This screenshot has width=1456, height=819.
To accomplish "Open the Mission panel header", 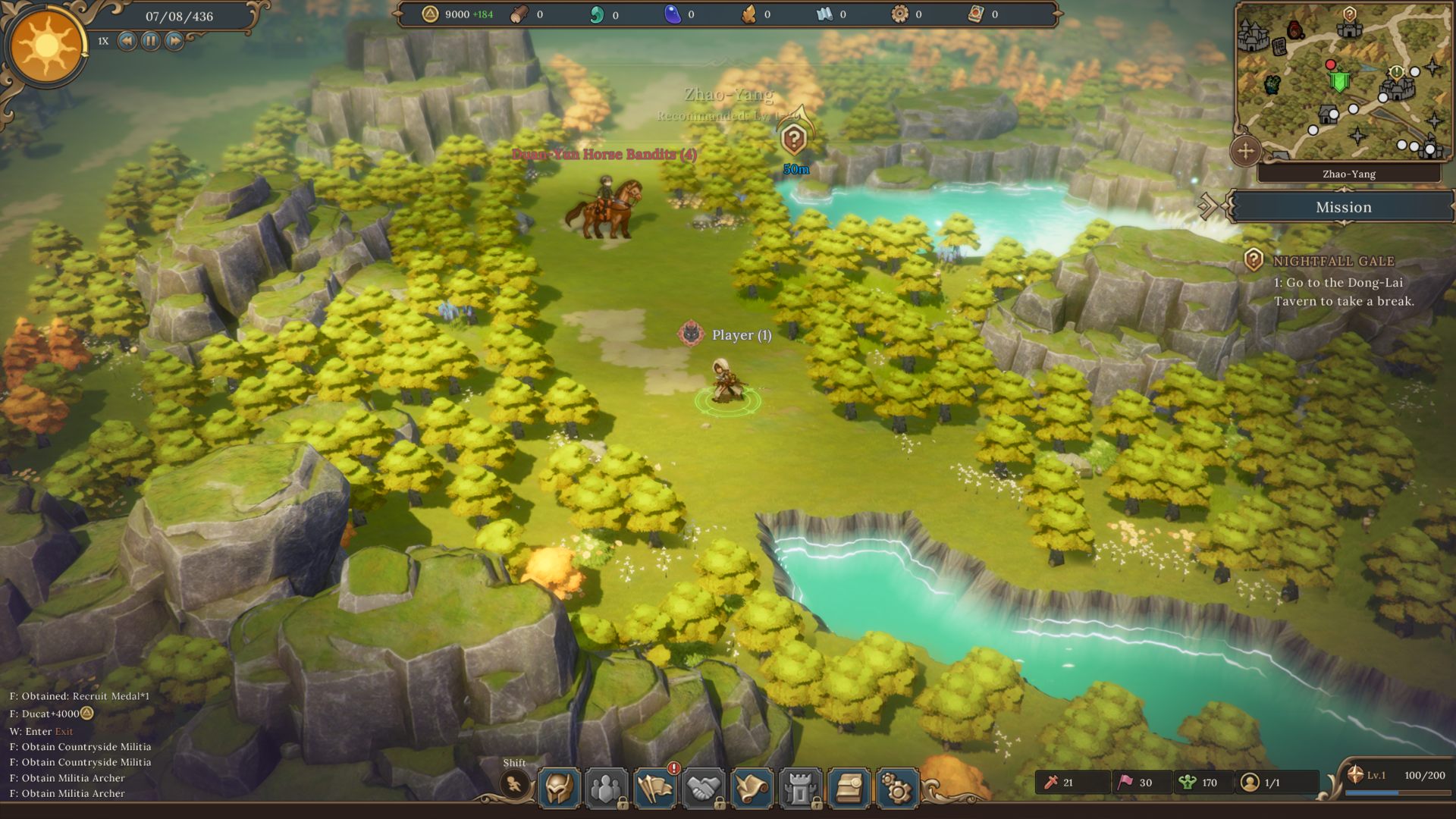I will (1343, 207).
